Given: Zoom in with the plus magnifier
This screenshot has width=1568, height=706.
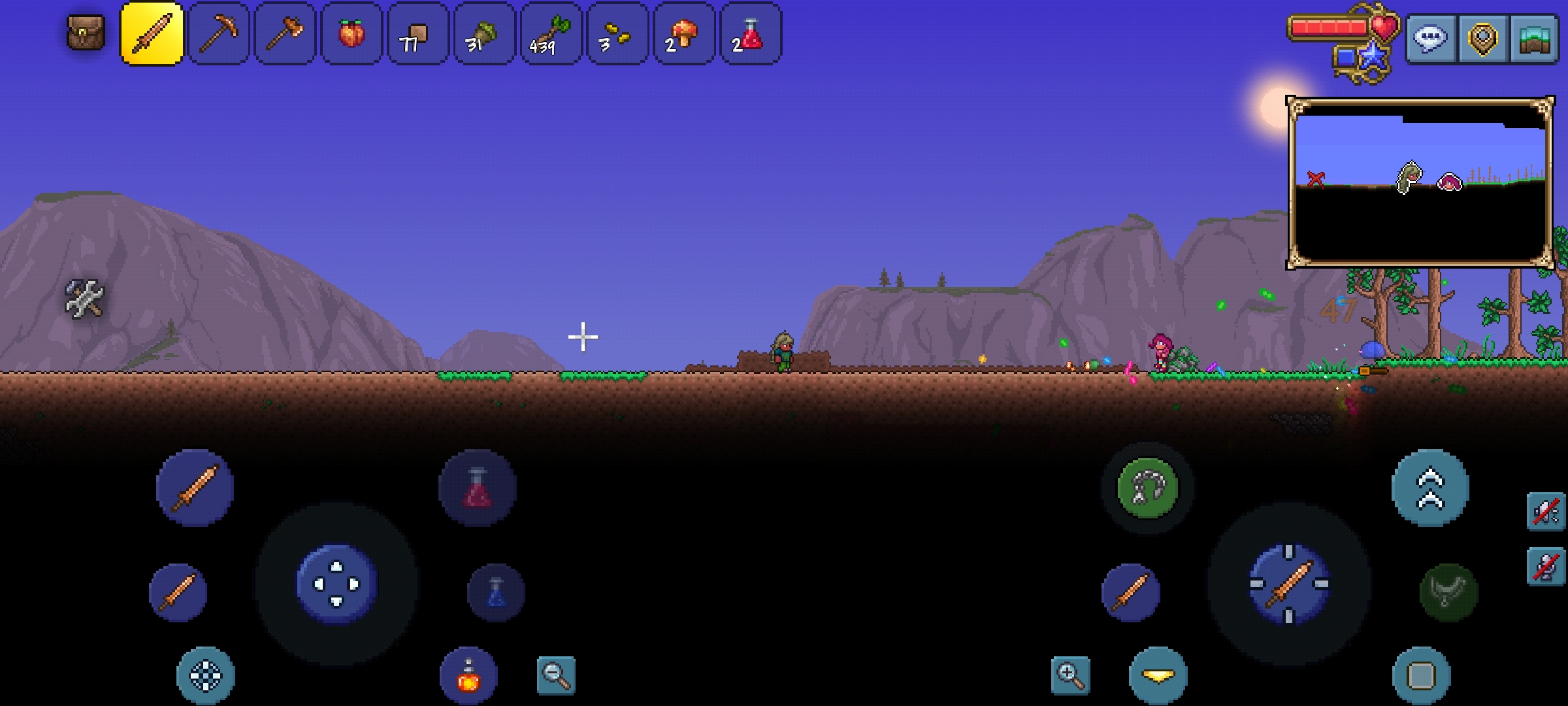Looking at the screenshot, I should point(1070,675).
